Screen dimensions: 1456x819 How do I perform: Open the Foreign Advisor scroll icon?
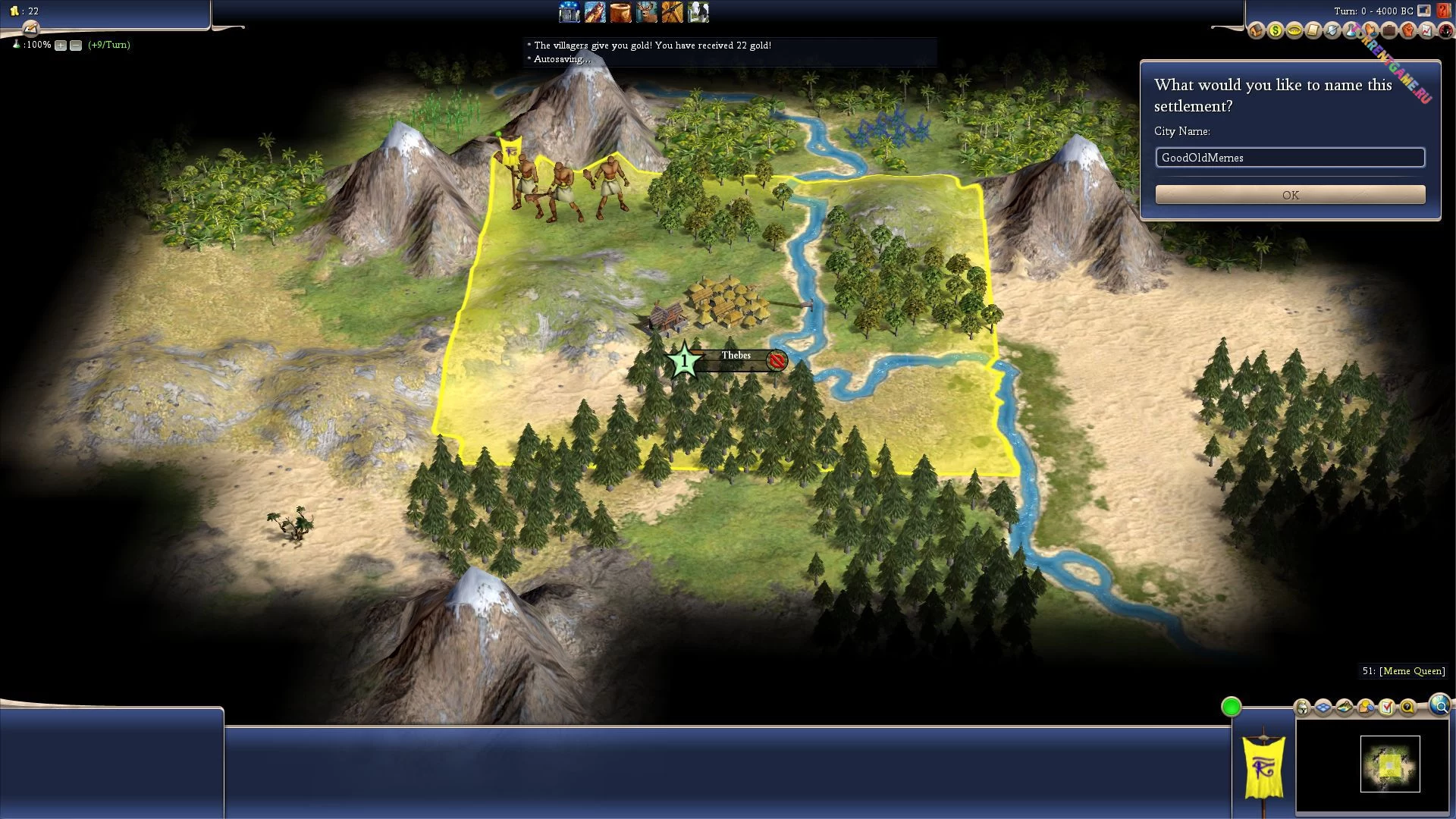[1313, 31]
